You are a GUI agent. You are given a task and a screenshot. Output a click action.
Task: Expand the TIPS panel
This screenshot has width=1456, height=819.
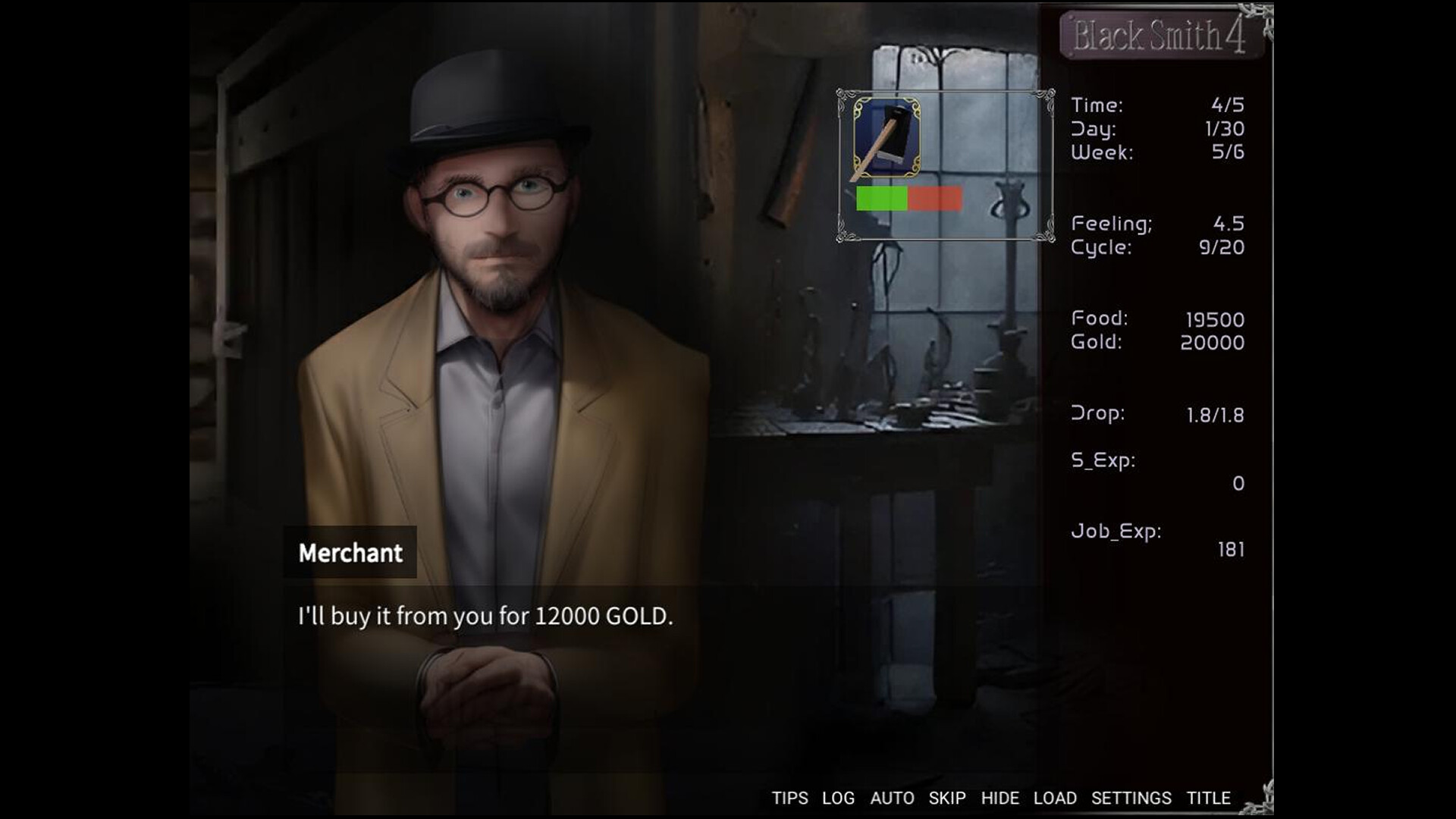point(789,798)
